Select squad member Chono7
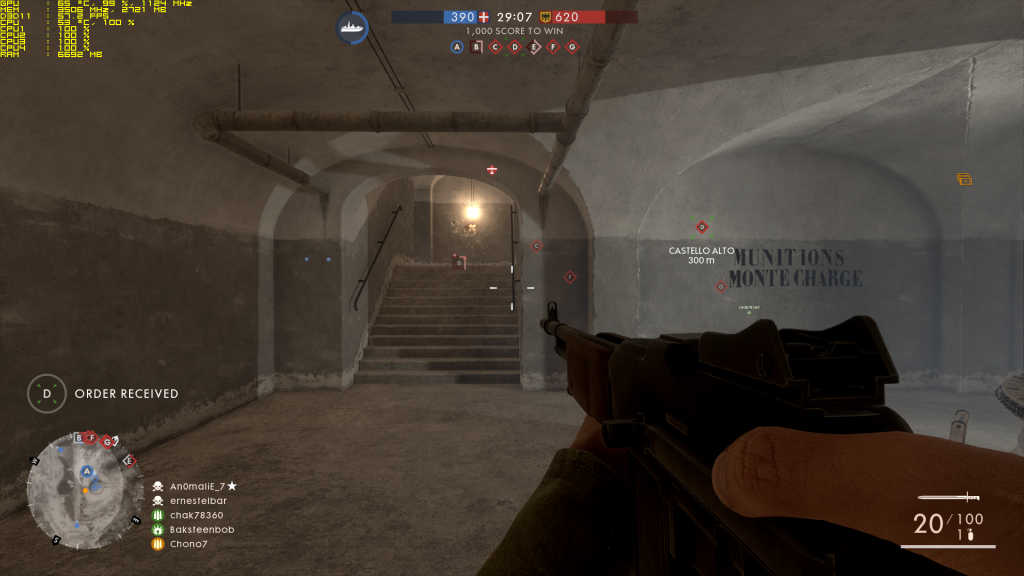 (x=183, y=544)
